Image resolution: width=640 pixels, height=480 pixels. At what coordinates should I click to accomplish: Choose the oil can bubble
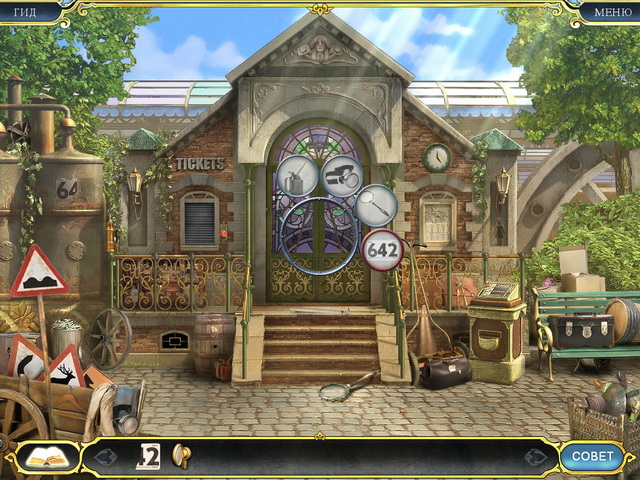(297, 176)
